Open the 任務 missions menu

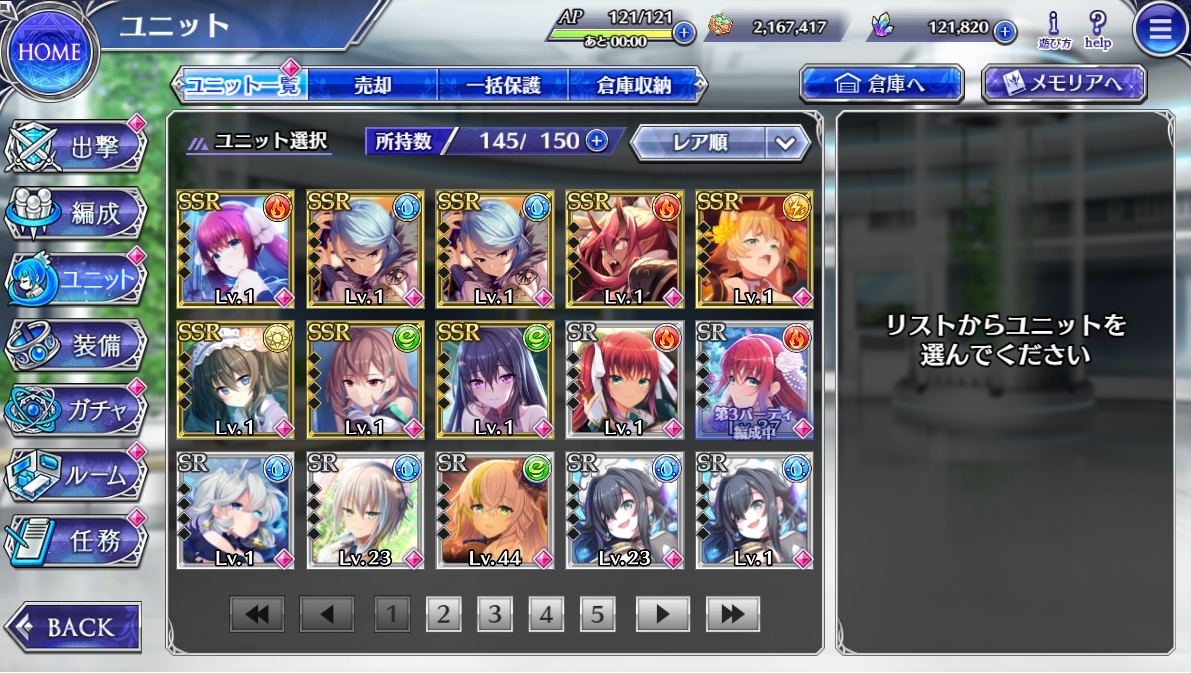pyautogui.click(x=78, y=541)
